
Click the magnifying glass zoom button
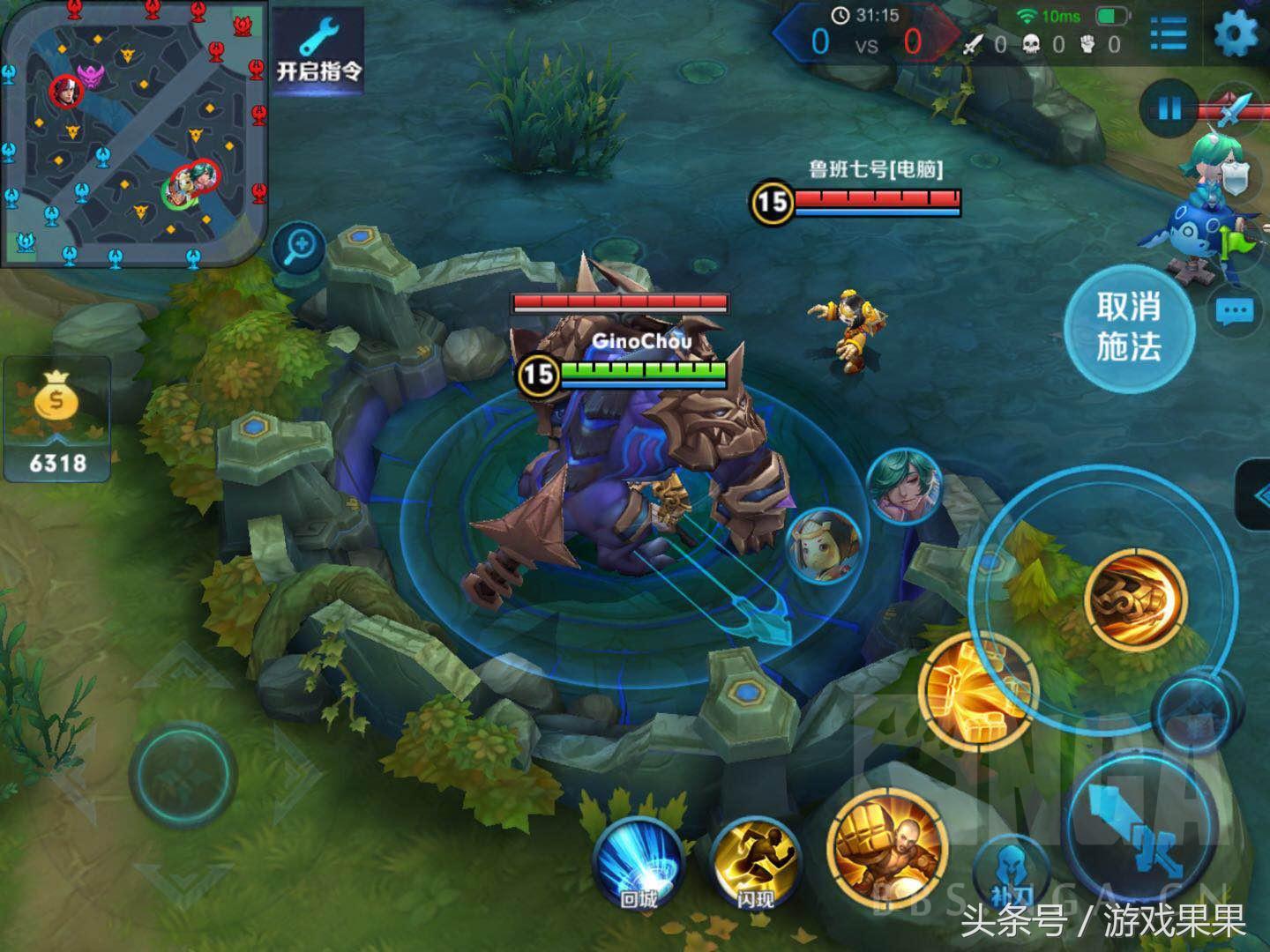pyautogui.click(x=300, y=246)
